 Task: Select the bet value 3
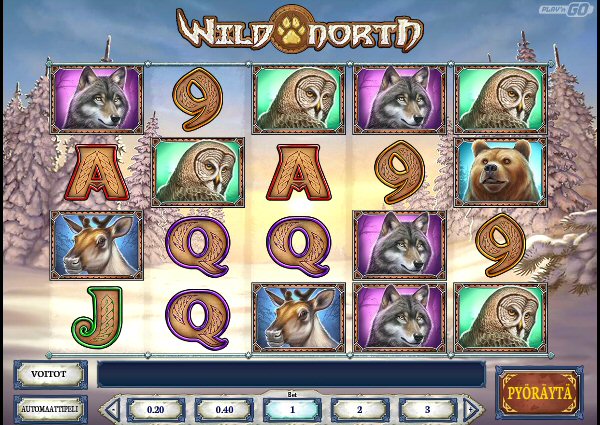[x=427, y=409]
